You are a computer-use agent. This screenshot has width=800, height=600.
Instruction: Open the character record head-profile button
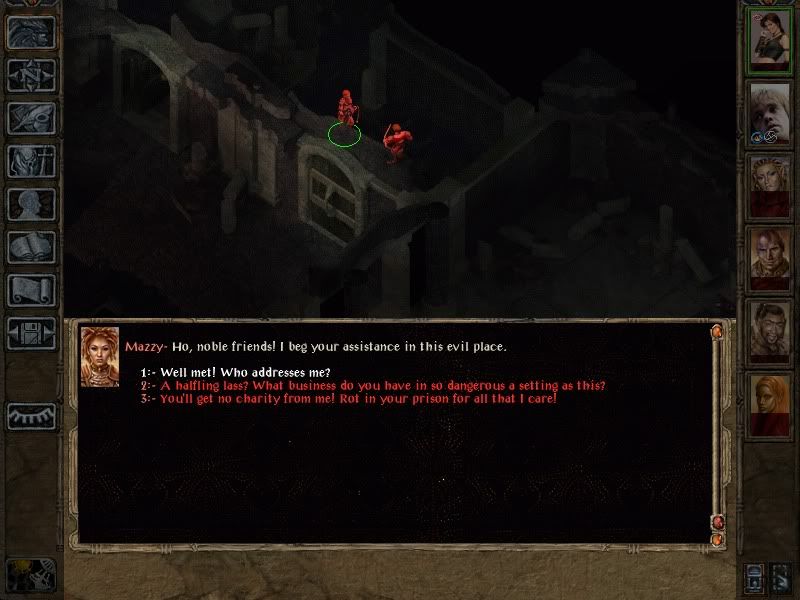pos(31,204)
